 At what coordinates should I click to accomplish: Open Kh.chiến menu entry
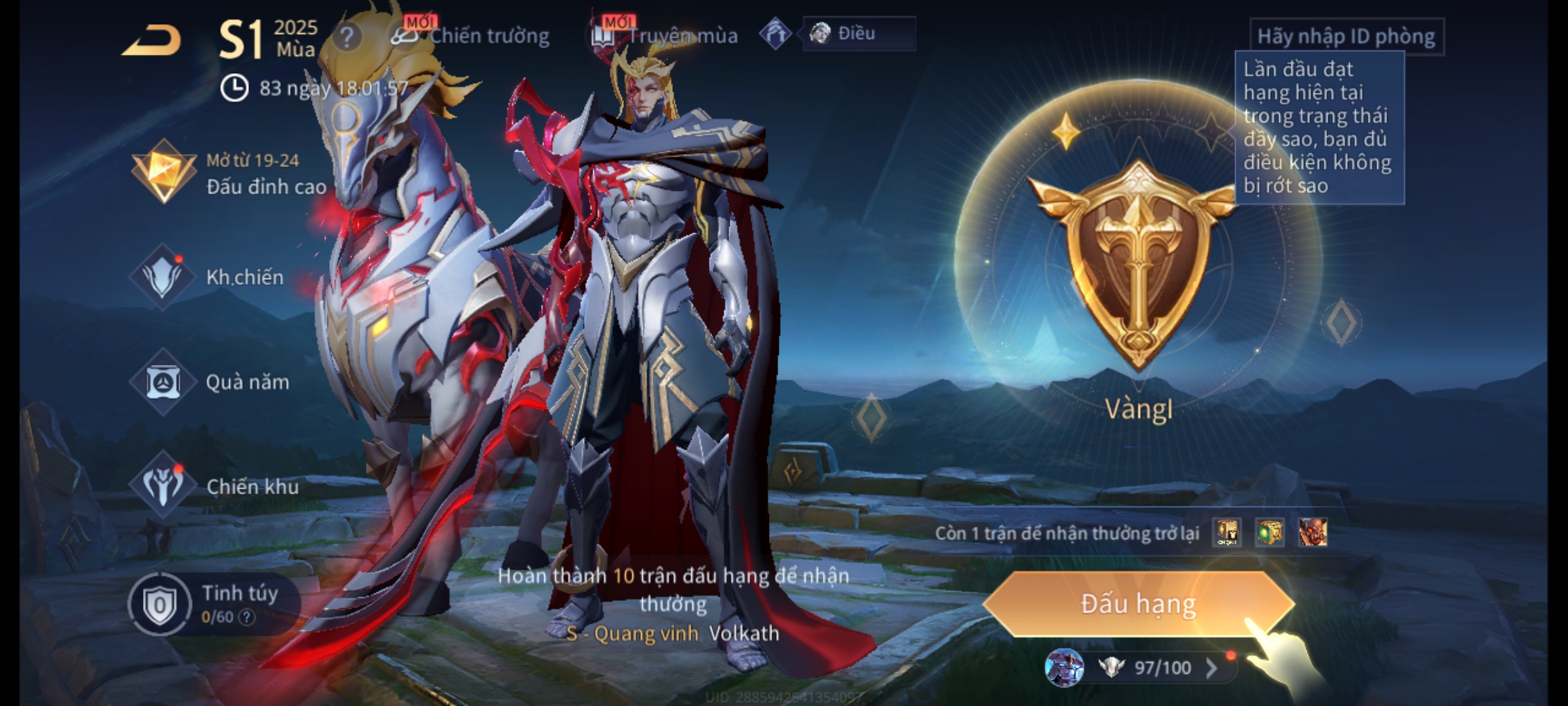coord(209,277)
